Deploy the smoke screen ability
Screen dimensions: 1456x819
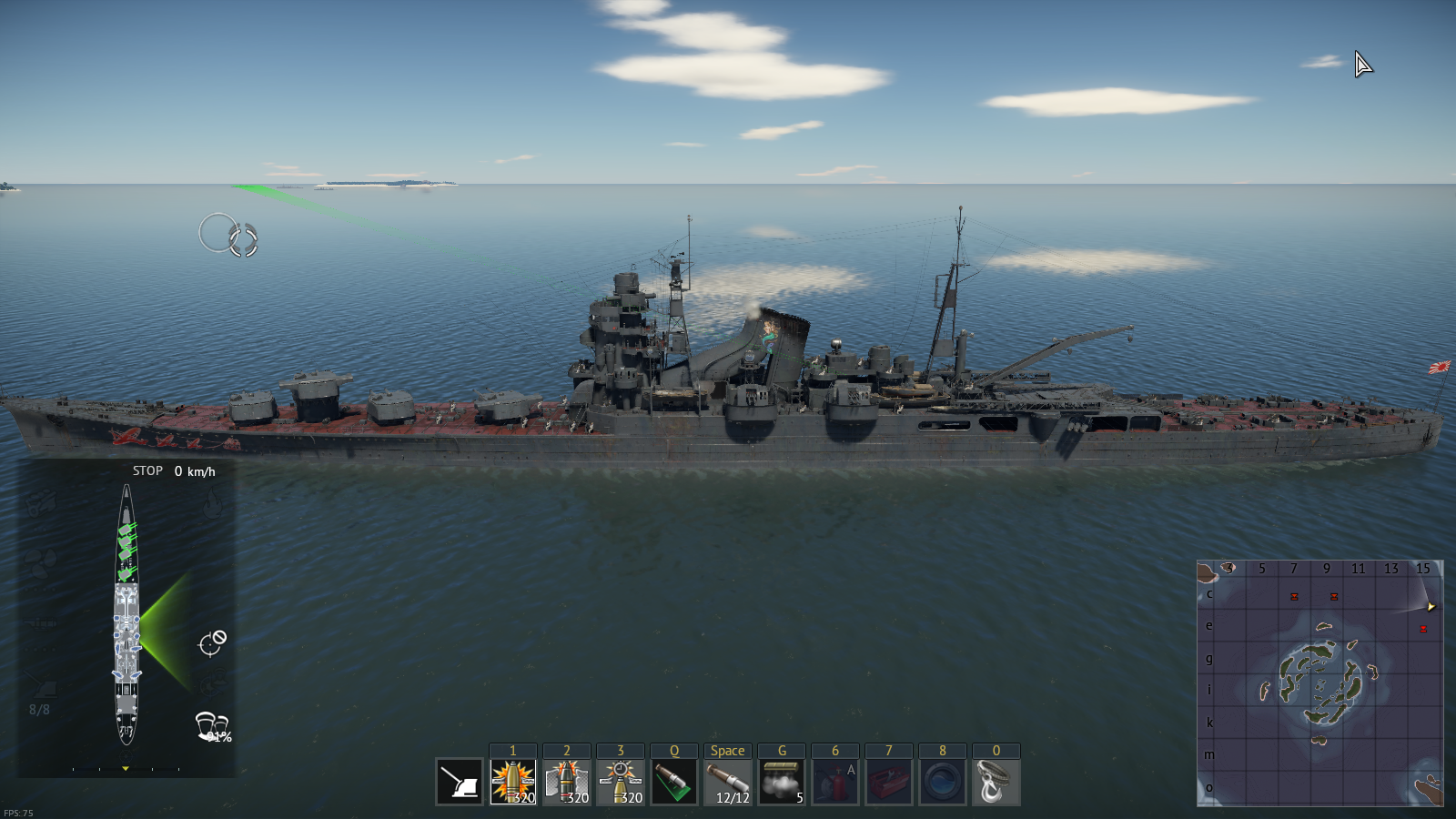(782, 782)
